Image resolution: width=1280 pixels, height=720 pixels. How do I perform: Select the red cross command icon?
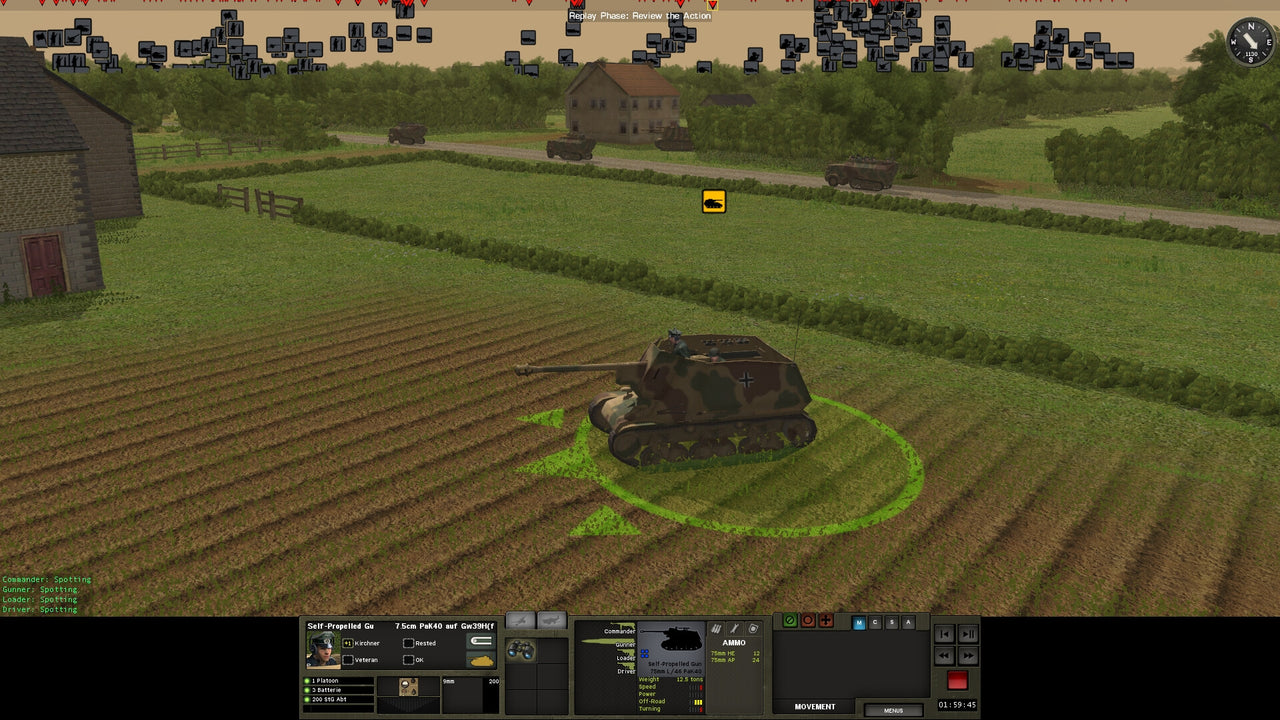pos(825,621)
